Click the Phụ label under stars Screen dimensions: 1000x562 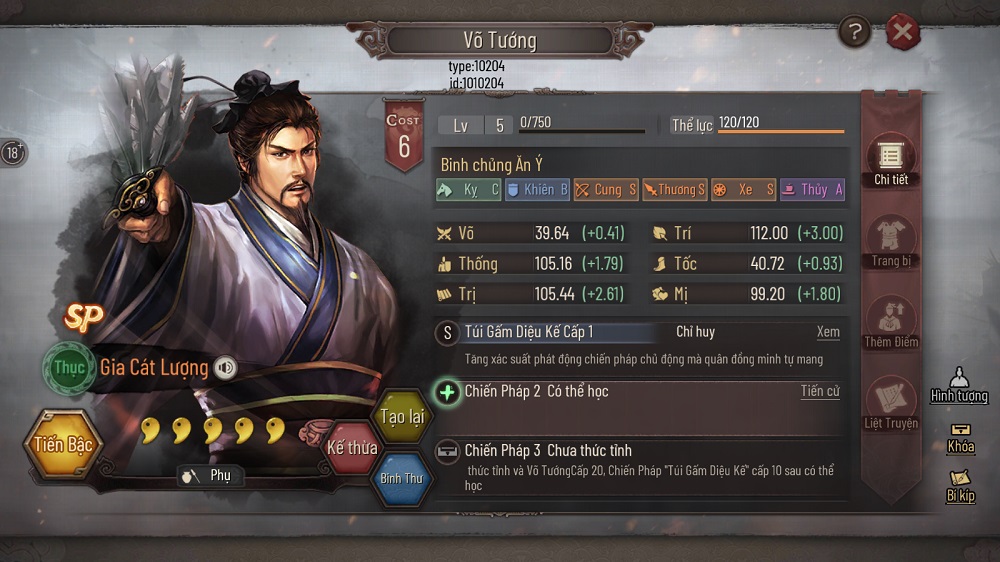tap(209, 475)
